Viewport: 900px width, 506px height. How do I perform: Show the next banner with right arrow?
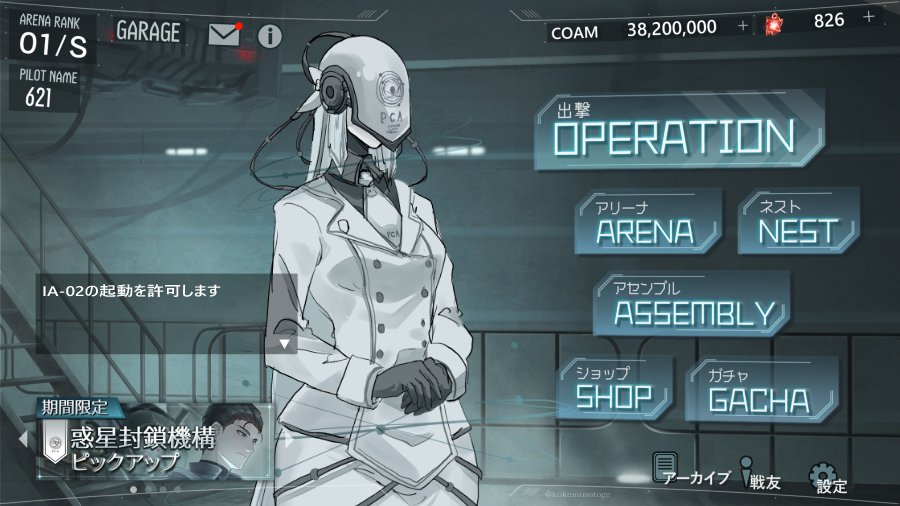289,438
